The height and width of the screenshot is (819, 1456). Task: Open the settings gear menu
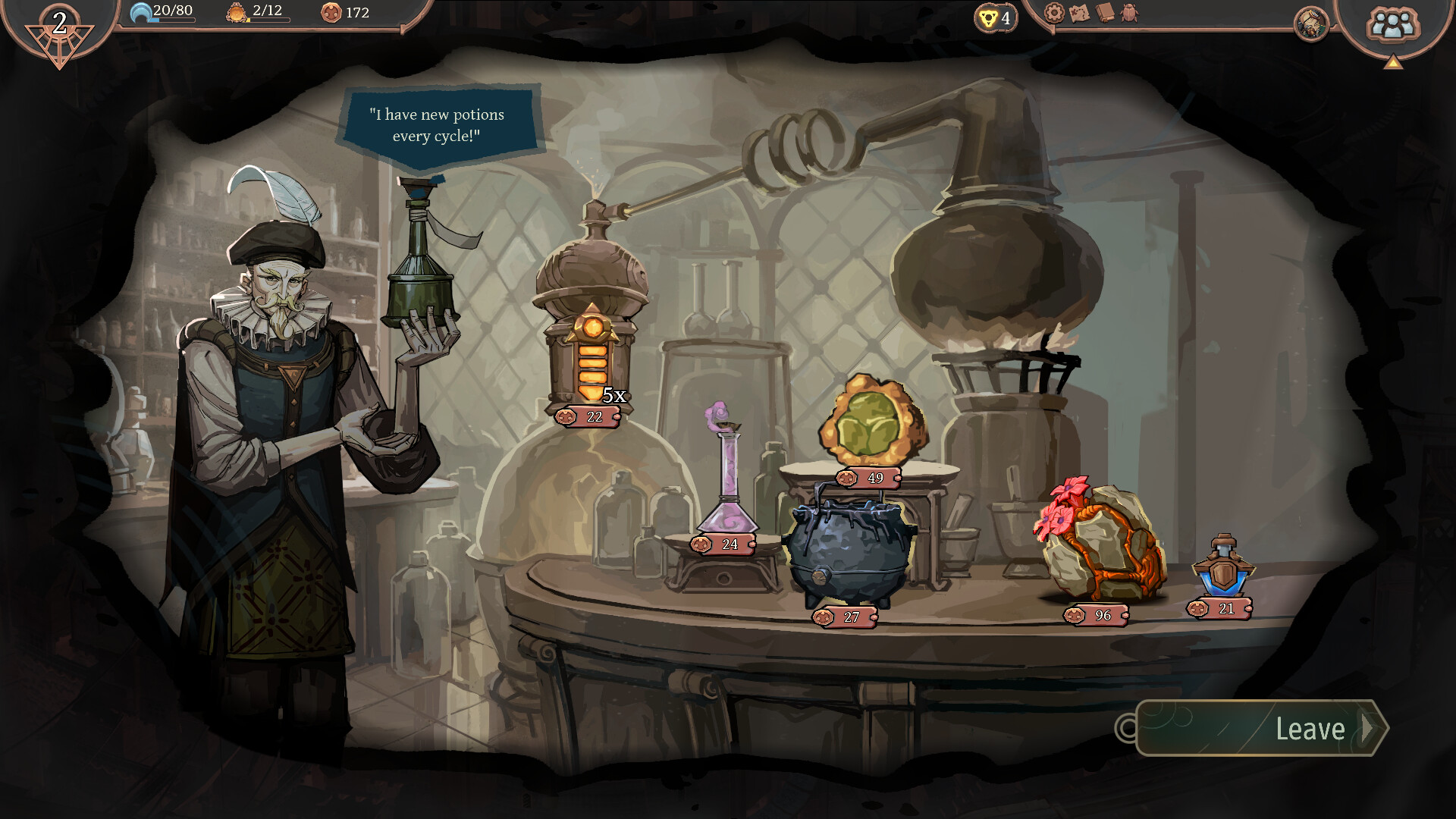pos(1054,13)
